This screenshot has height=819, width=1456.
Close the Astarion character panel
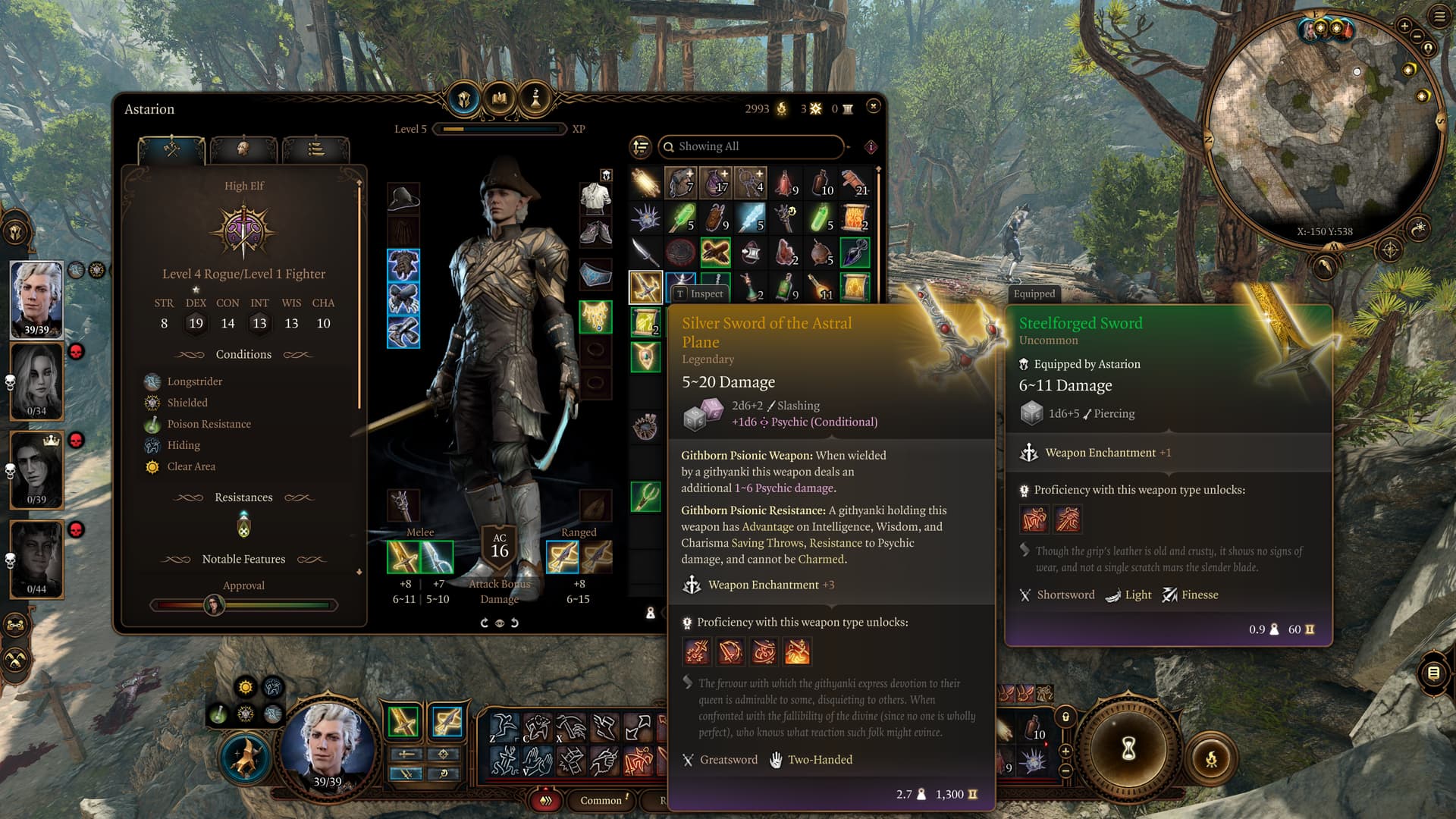873,106
